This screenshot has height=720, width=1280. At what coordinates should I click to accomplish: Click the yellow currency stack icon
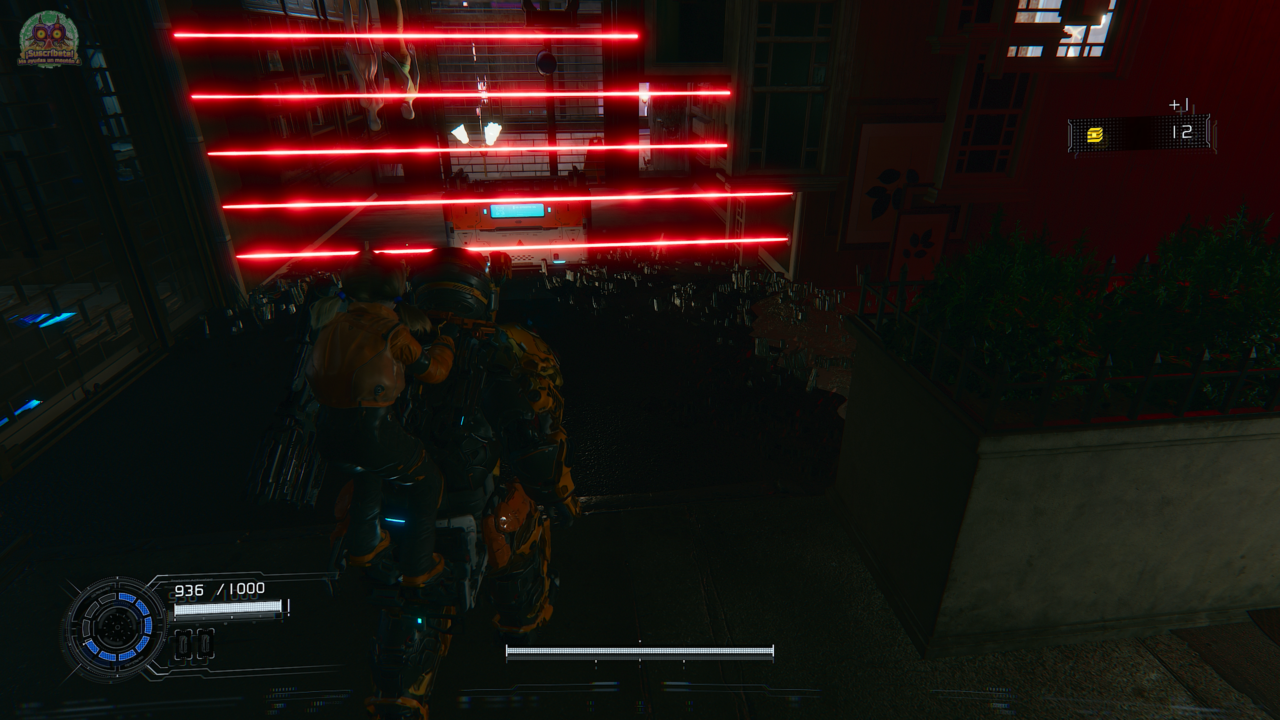click(x=1095, y=135)
